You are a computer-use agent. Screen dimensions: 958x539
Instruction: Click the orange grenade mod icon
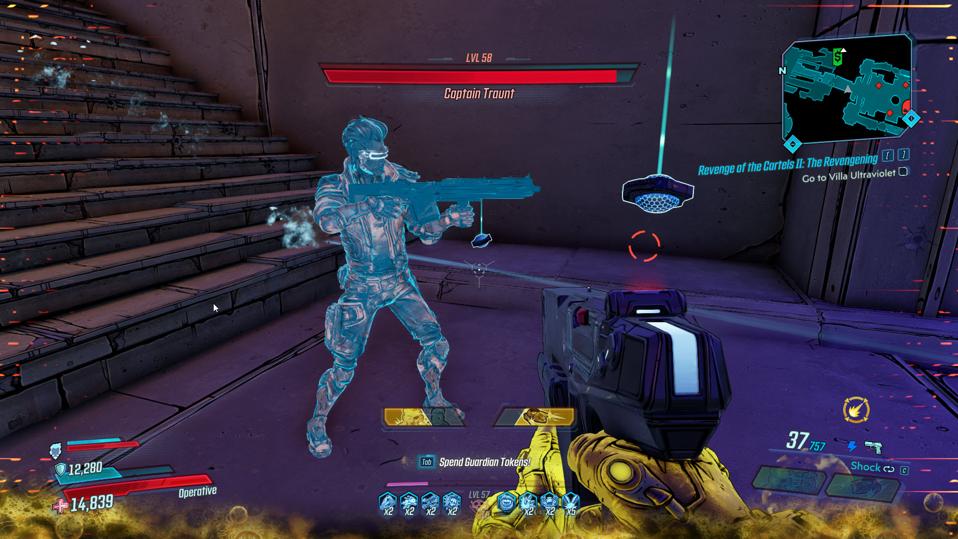click(x=856, y=408)
